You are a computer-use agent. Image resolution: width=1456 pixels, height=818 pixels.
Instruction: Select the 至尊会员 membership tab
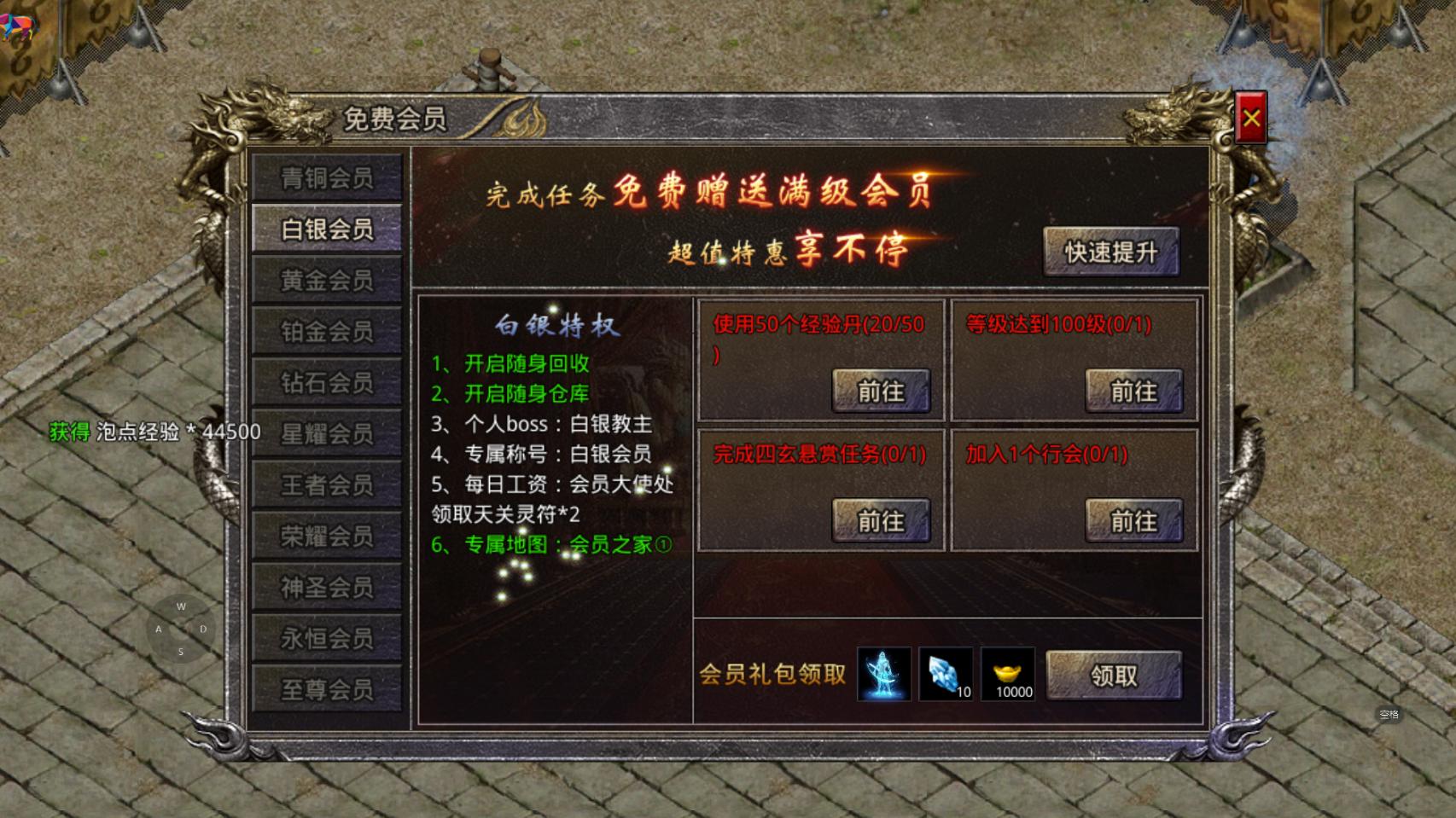(x=327, y=688)
